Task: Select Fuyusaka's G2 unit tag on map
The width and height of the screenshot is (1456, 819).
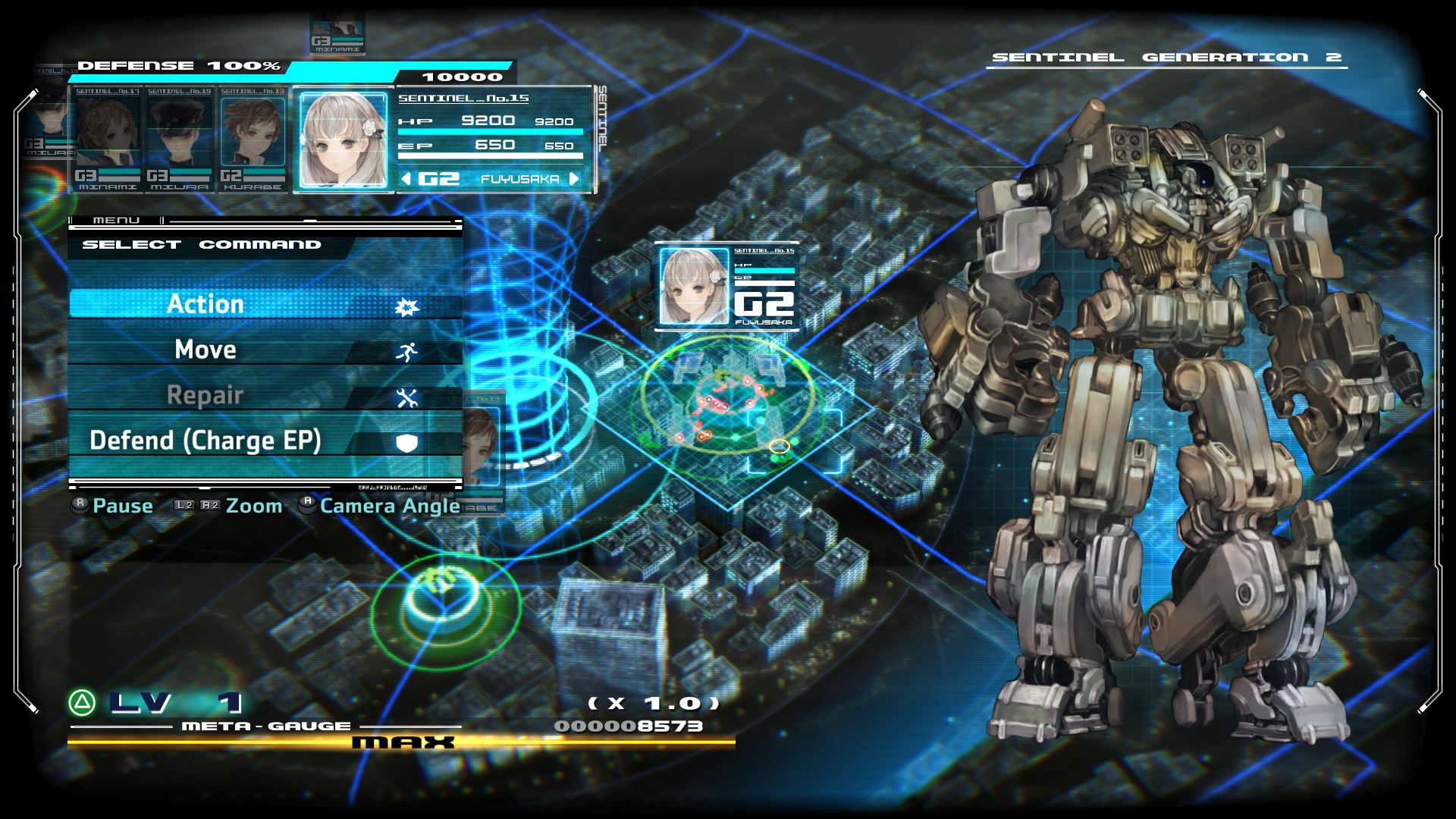Action: tap(726, 287)
